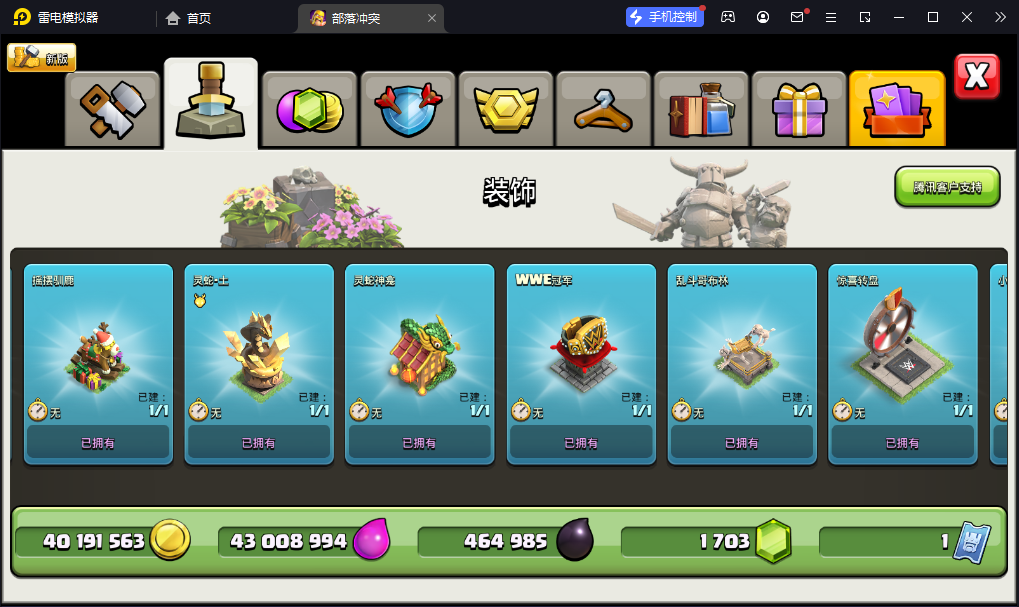Click the 手机控制 button in title bar
1019x607 pixels.
click(664, 17)
